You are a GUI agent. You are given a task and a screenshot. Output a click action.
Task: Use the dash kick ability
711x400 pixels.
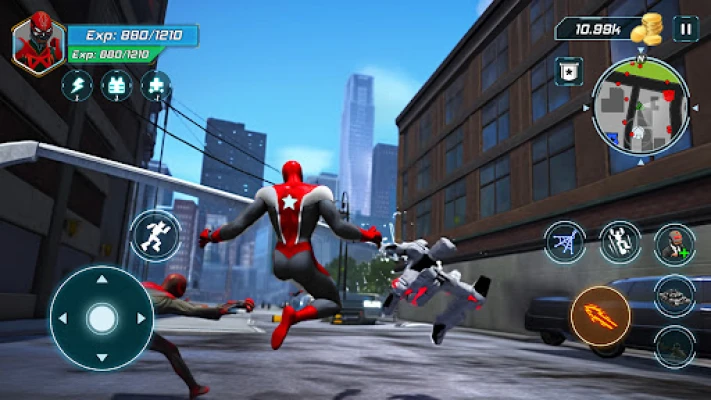[619, 243]
